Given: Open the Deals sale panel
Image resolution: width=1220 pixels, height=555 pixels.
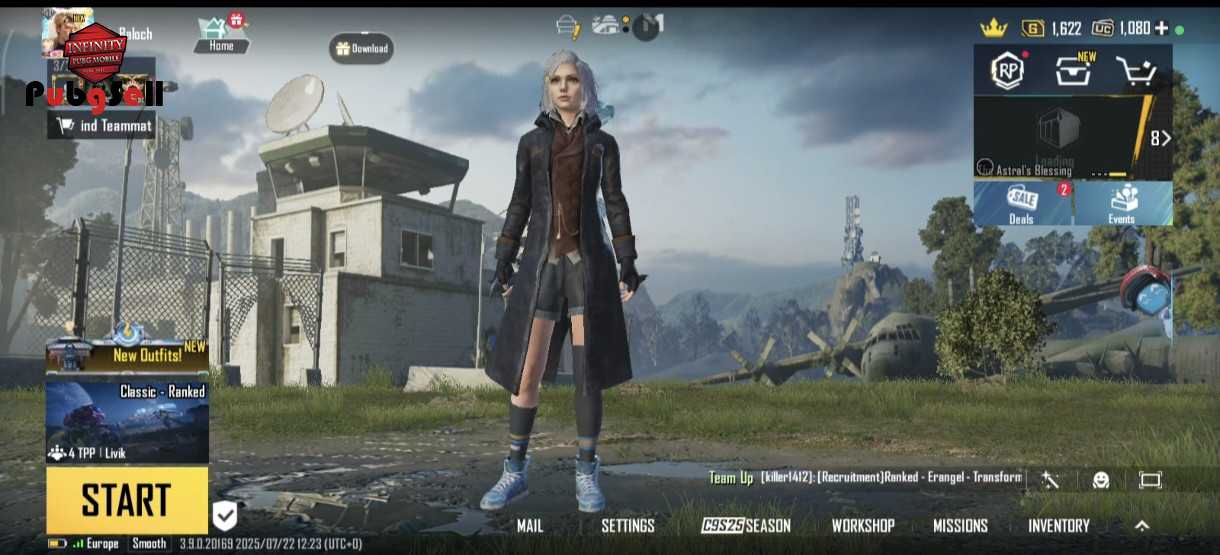Looking at the screenshot, I should click(x=1022, y=203).
